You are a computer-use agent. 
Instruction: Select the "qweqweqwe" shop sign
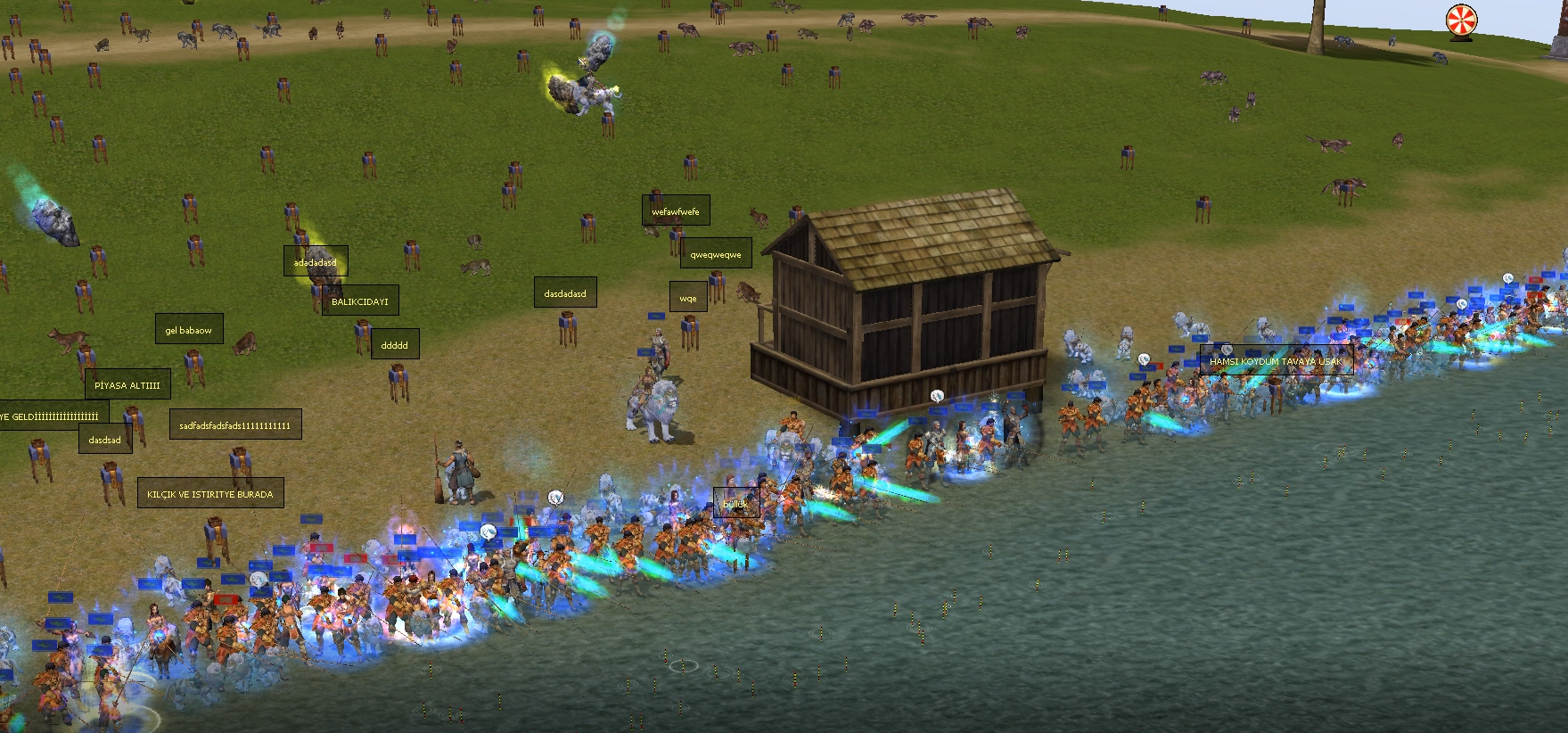(x=716, y=254)
